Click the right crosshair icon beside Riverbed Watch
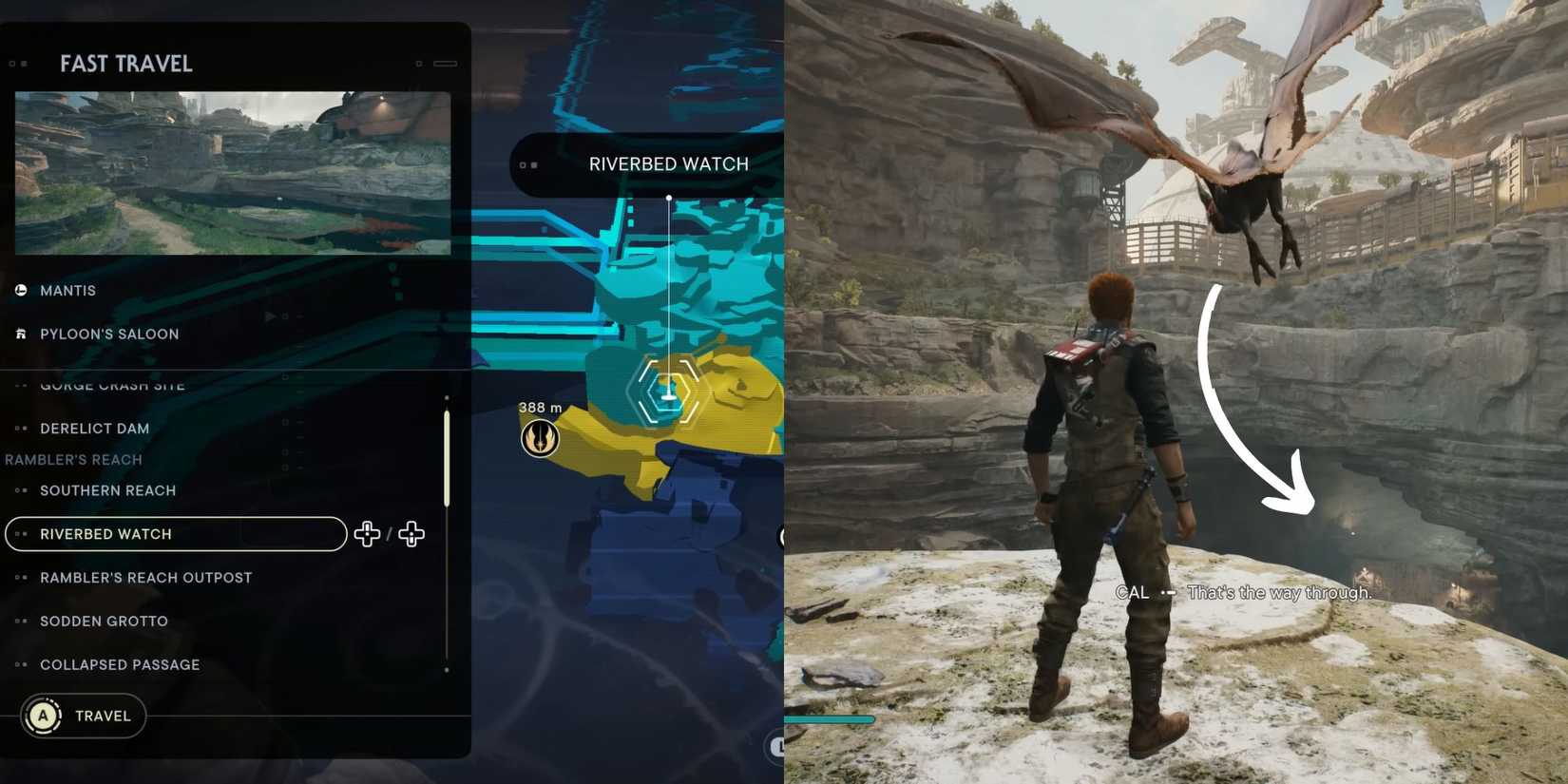The image size is (1568, 784). (411, 534)
